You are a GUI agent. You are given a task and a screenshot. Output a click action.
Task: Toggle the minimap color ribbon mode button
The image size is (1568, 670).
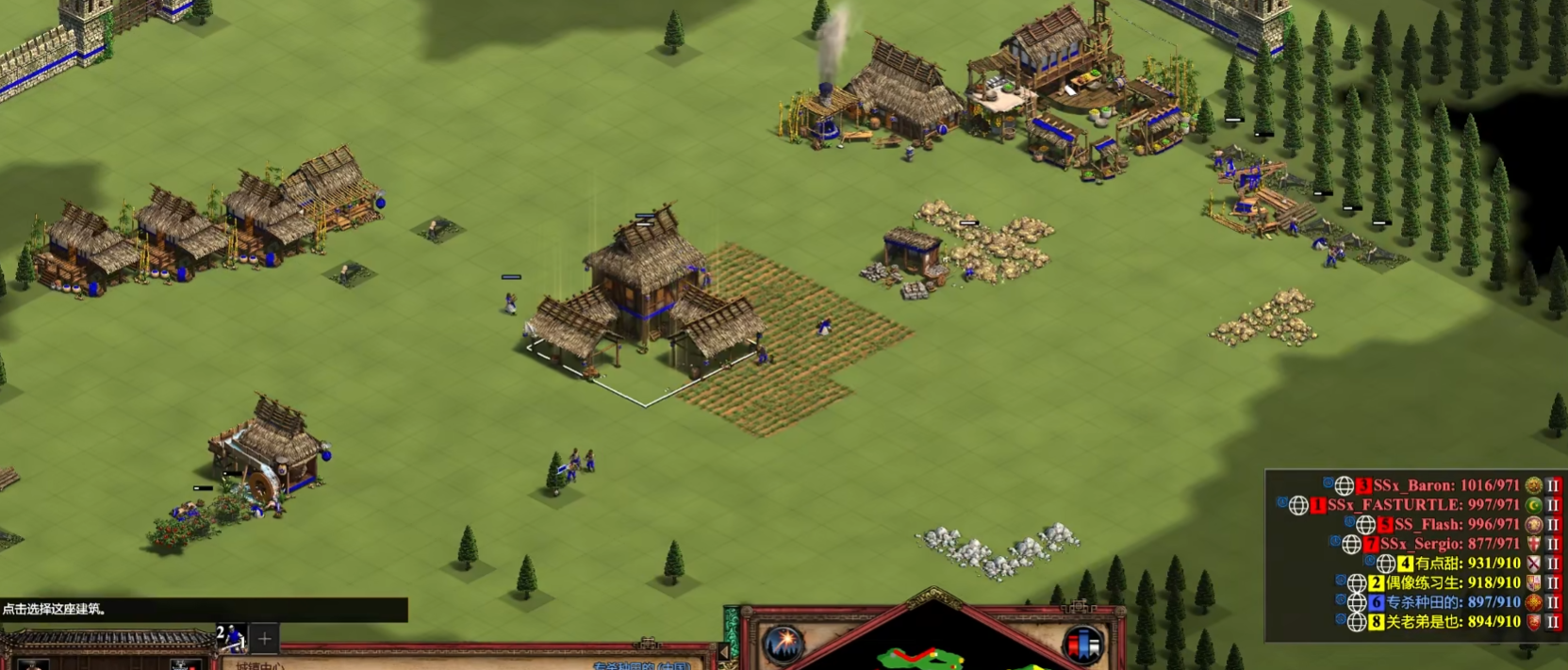click(1082, 645)
